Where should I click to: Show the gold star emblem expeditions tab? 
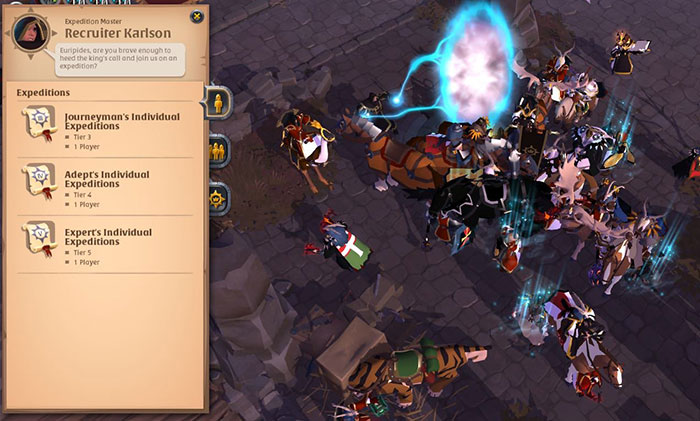coord(218,197)
